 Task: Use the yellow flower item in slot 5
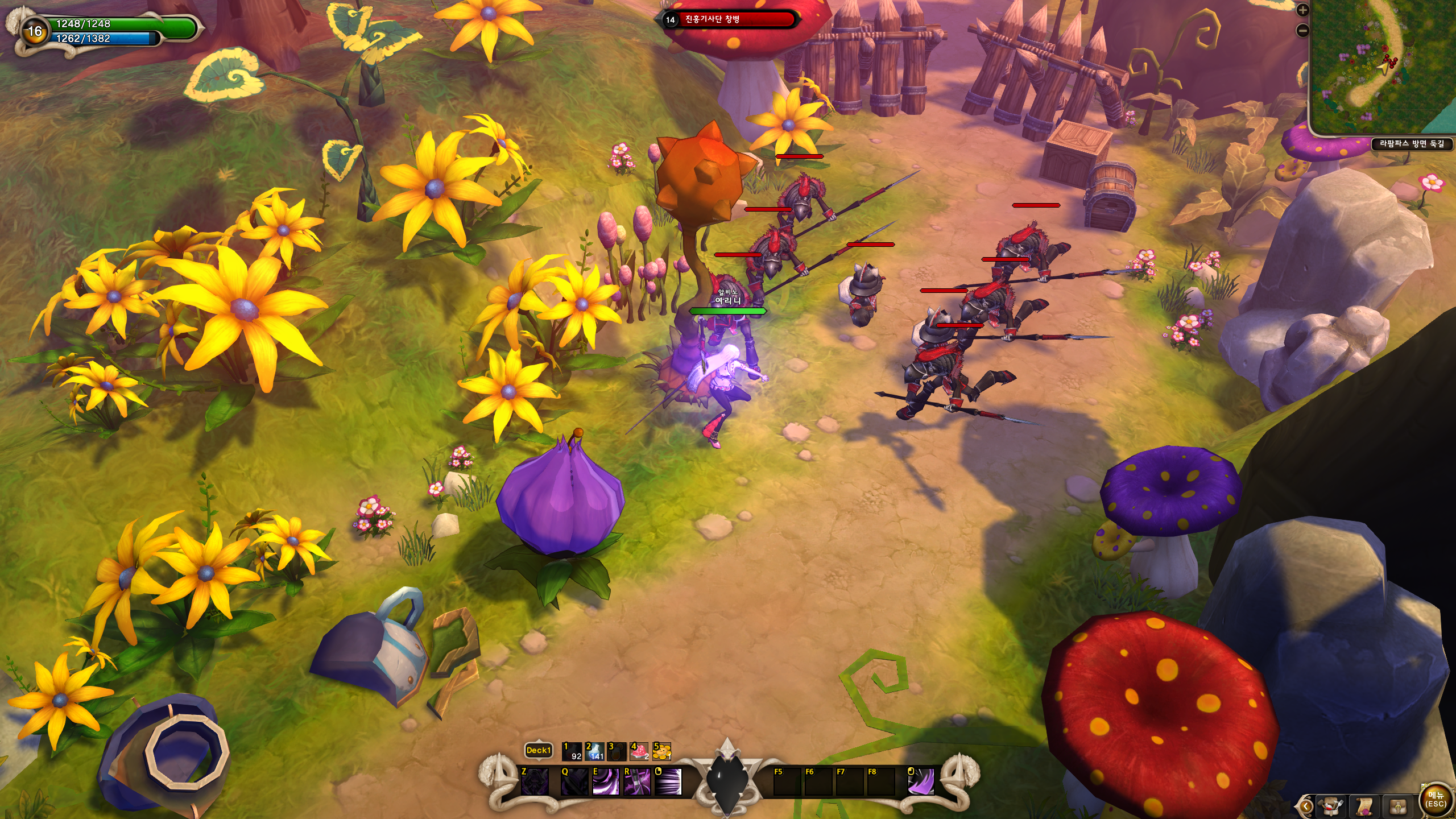click(x=661, y=751)
